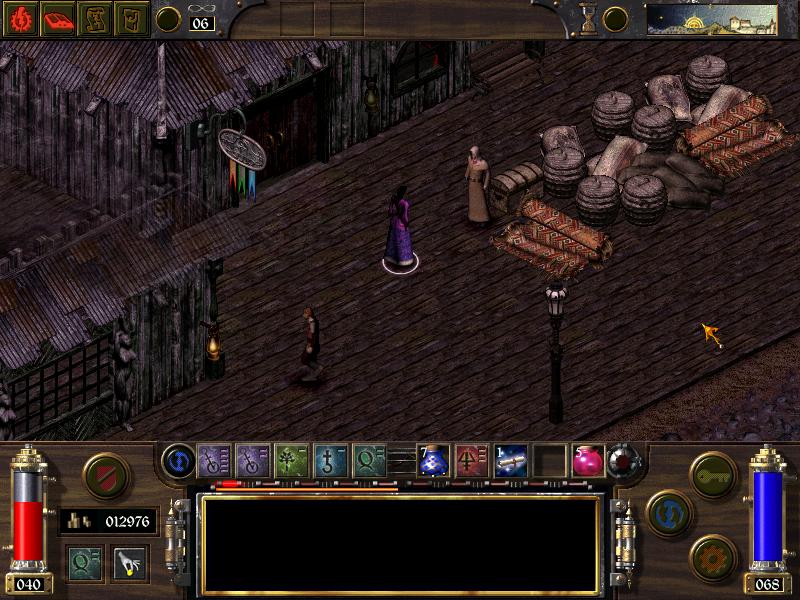Select the rolled scroll hotbar slot
This screenshot has width=800, height=600.
510,461
